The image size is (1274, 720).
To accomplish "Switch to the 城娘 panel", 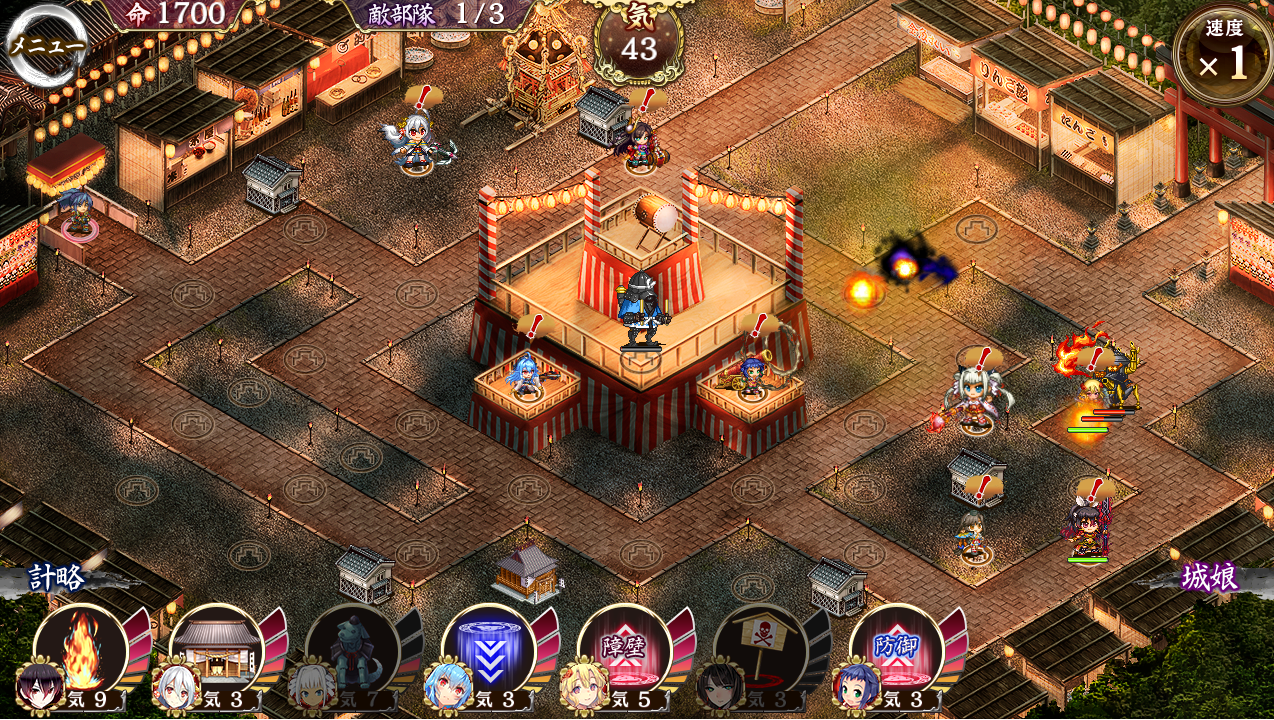I will [x=1210, y=577].
